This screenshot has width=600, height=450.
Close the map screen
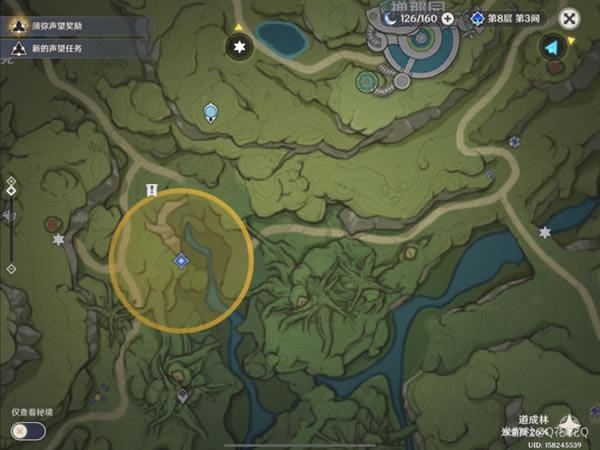tap(568, 18)
